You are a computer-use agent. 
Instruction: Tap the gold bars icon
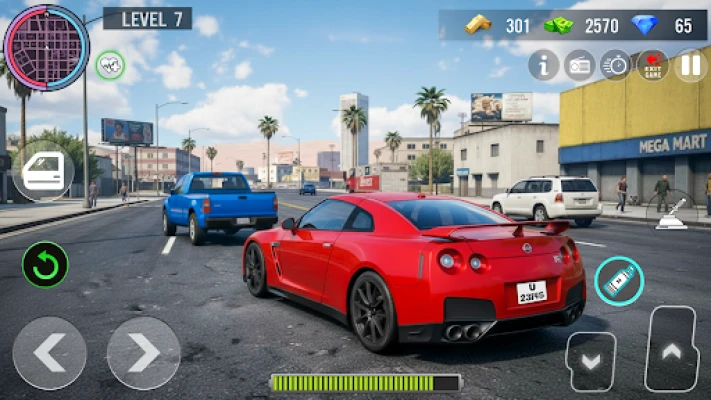478,25
